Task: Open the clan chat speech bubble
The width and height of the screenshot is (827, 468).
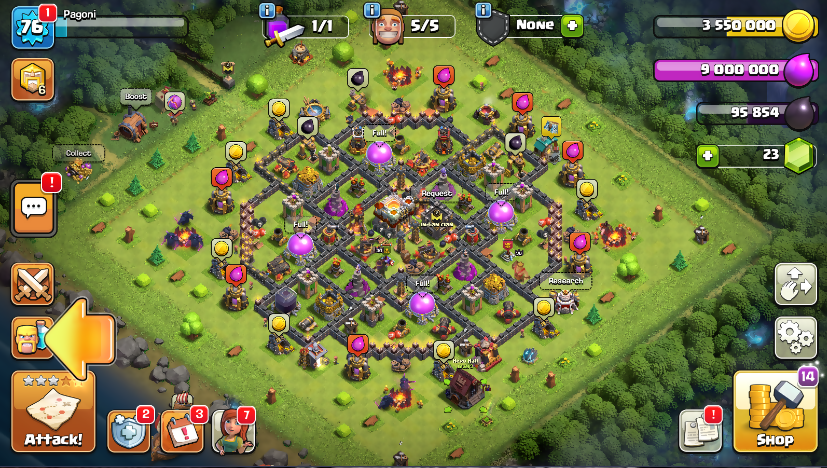Action: tap(33, 208)
